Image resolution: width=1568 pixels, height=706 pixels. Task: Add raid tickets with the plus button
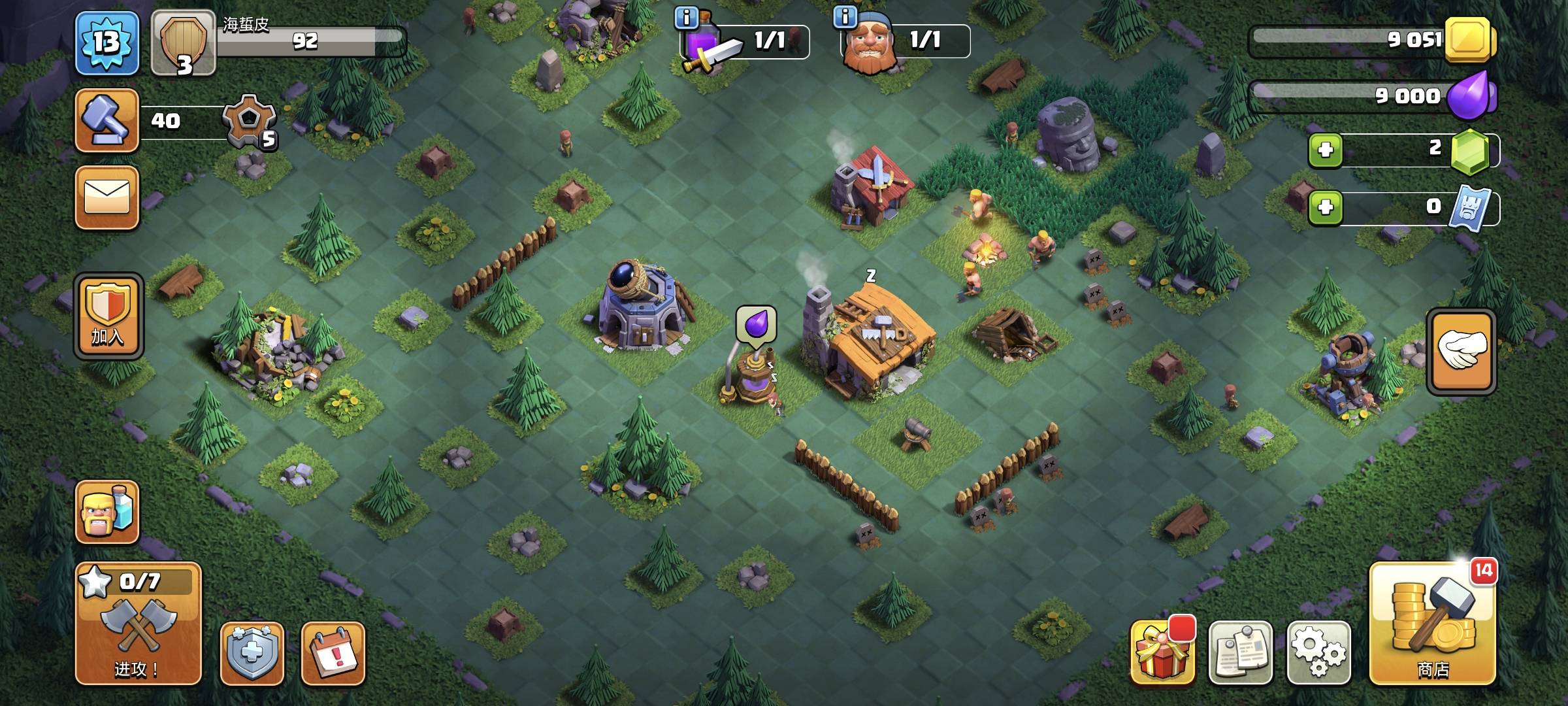1325,208
